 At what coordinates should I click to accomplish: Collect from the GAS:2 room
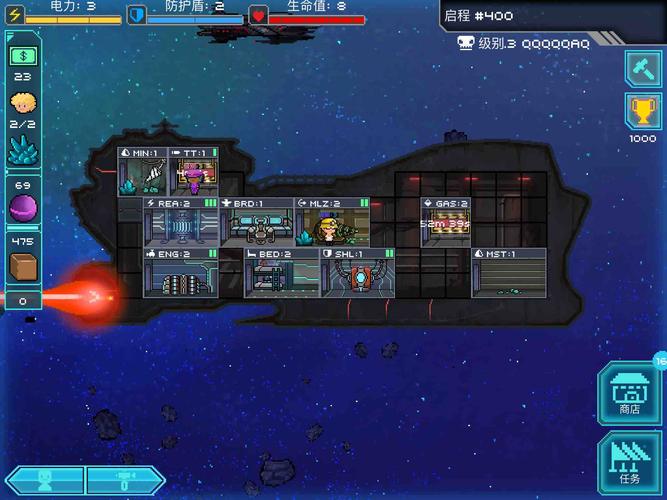445,222
